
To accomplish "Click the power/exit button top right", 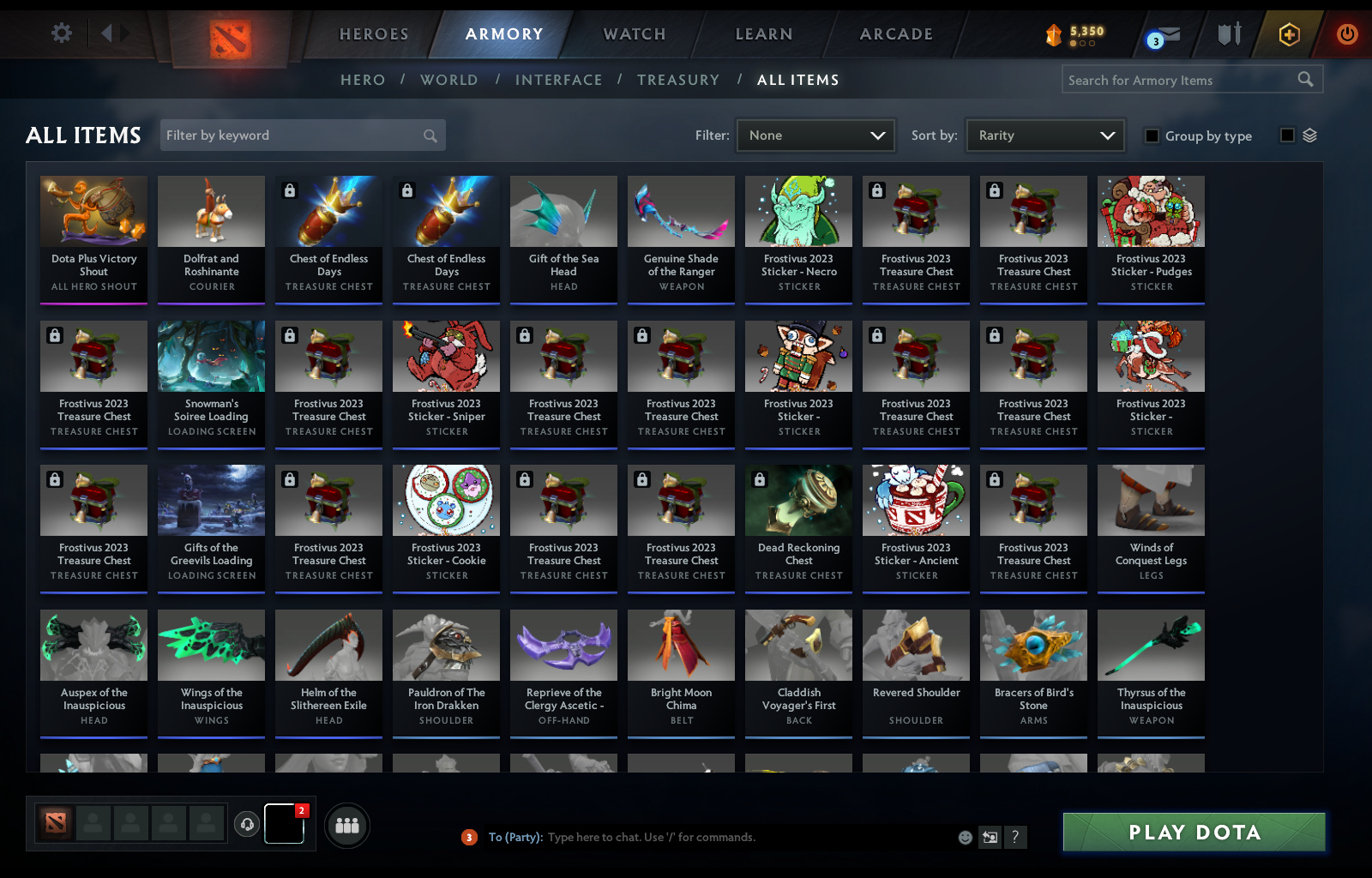I will [x=1346, y=34].
